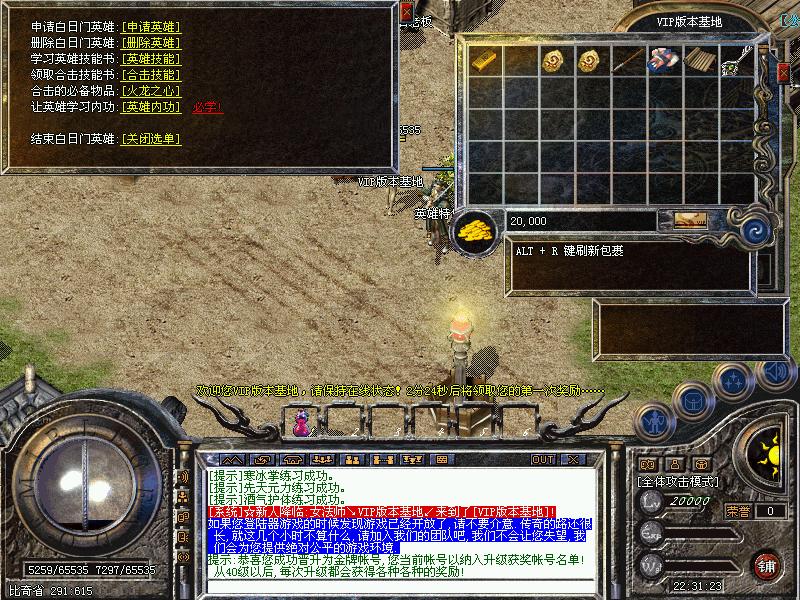
Task: Click the small VIP card button
Action: click(x=686, y=220)
